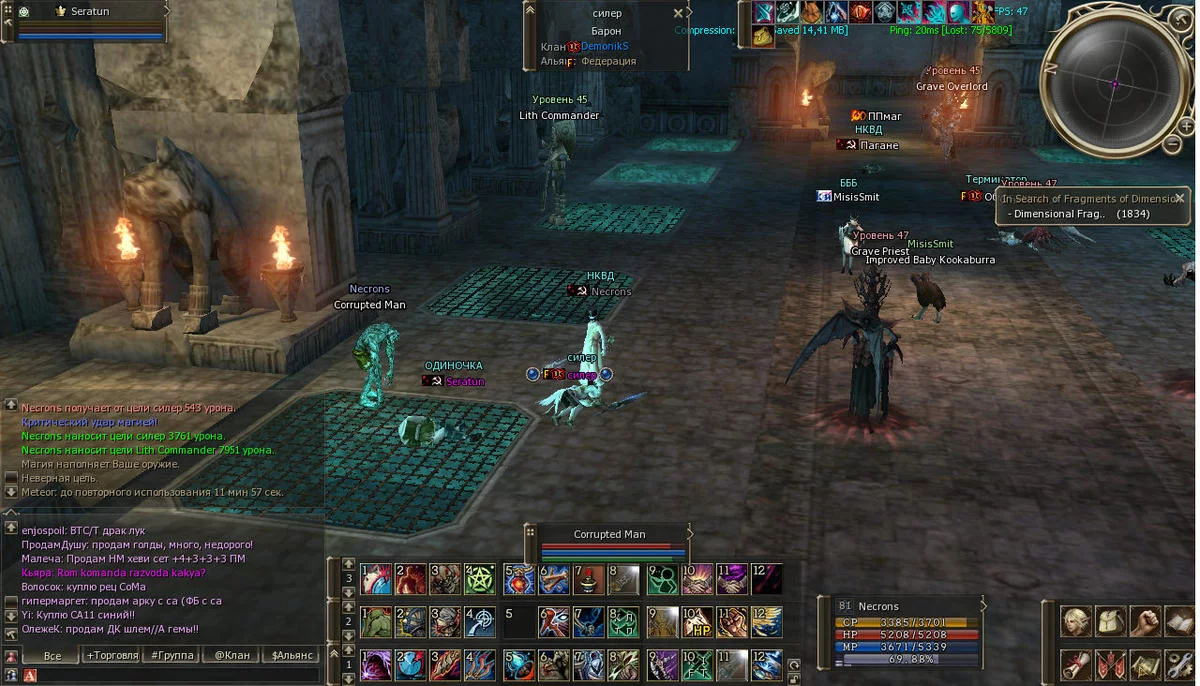
Task: Open the skills book icon
Action: 1178,621
